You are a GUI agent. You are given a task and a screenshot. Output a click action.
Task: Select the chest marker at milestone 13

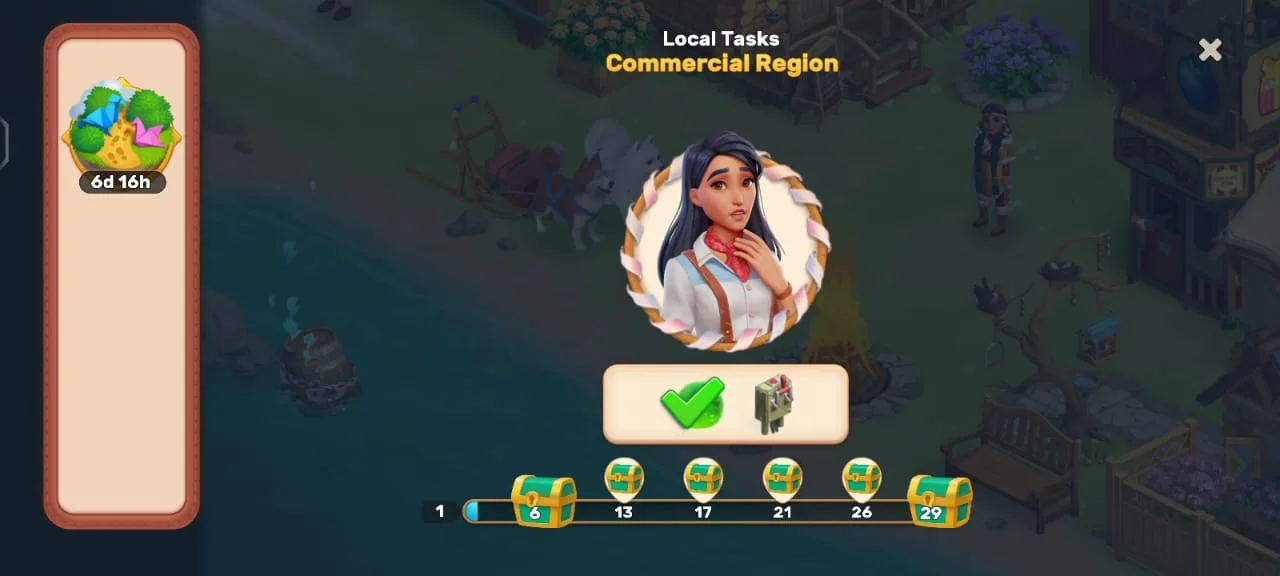point(624,480)
